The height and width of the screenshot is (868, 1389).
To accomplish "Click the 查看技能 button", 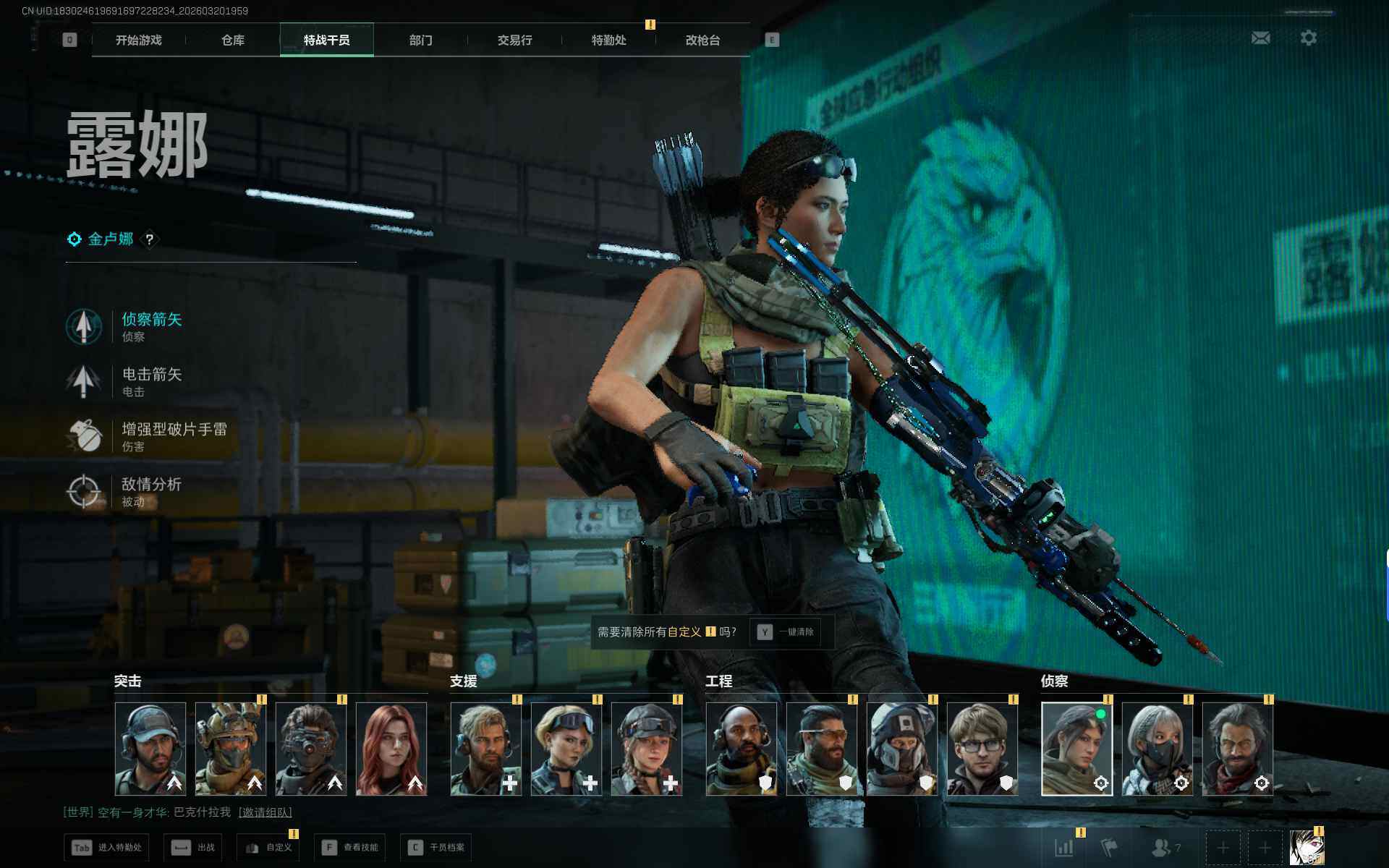I will click(350, 847).
